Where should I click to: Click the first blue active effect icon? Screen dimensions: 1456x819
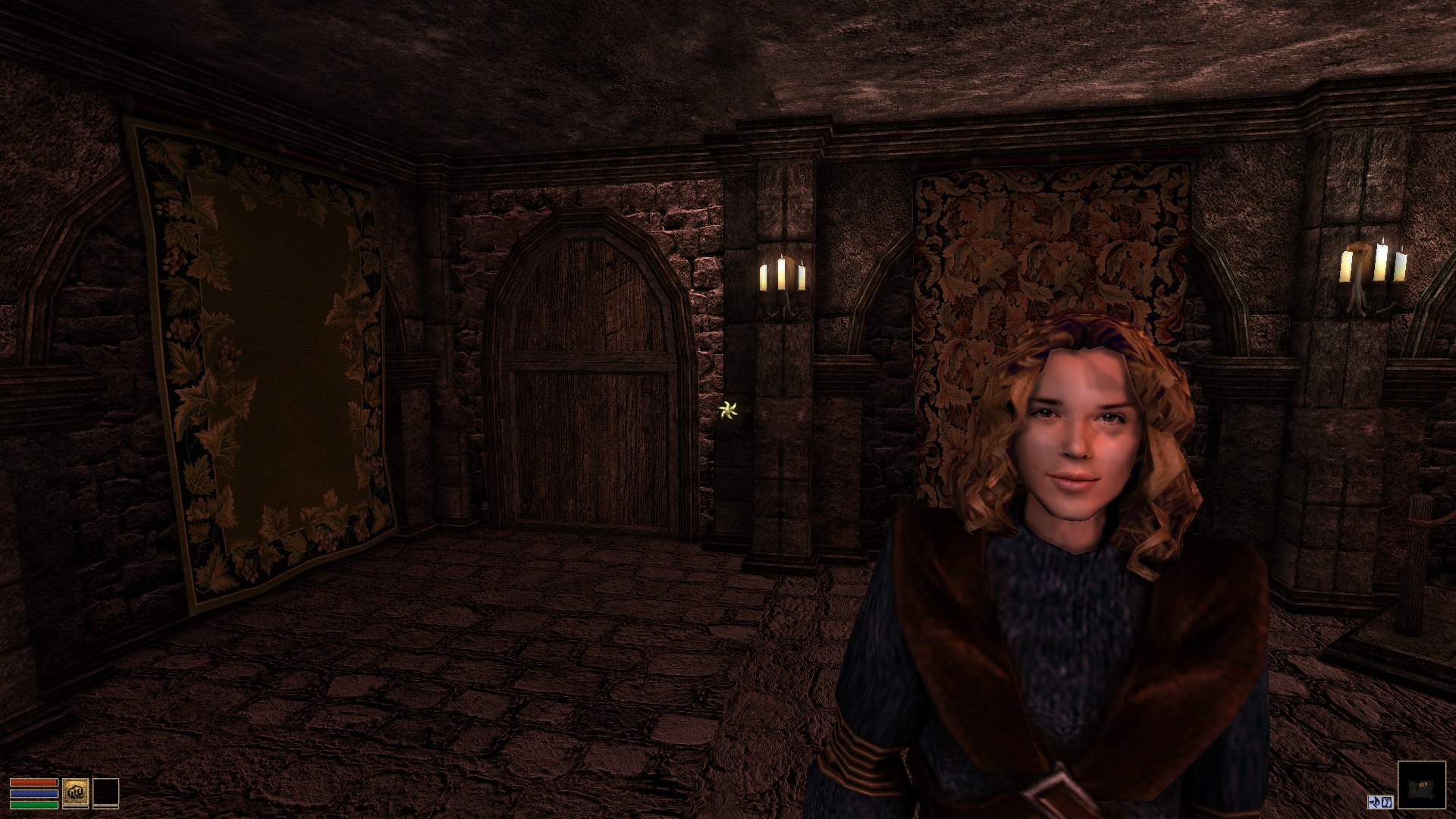[x=1375, y=802]
